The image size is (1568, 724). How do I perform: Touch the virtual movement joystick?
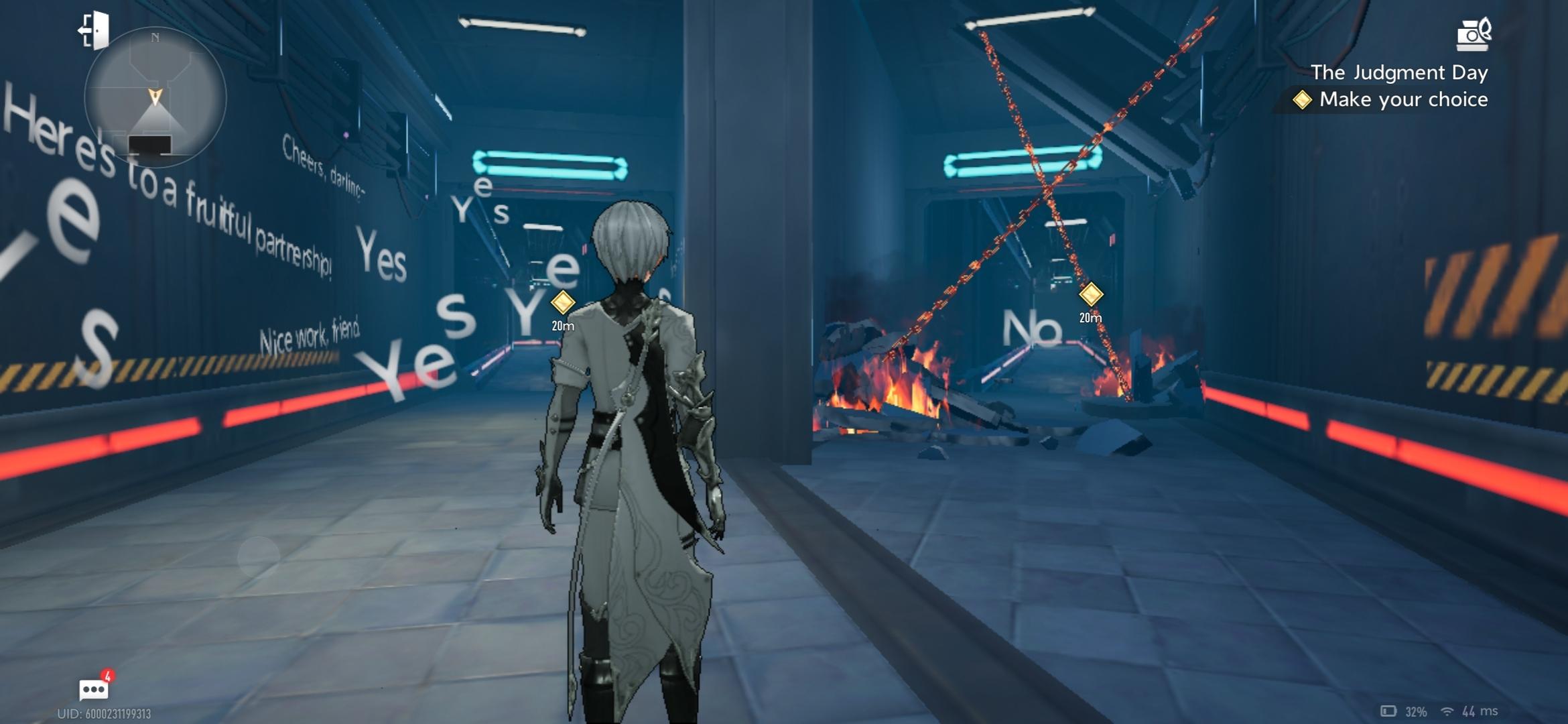(258, 556)
